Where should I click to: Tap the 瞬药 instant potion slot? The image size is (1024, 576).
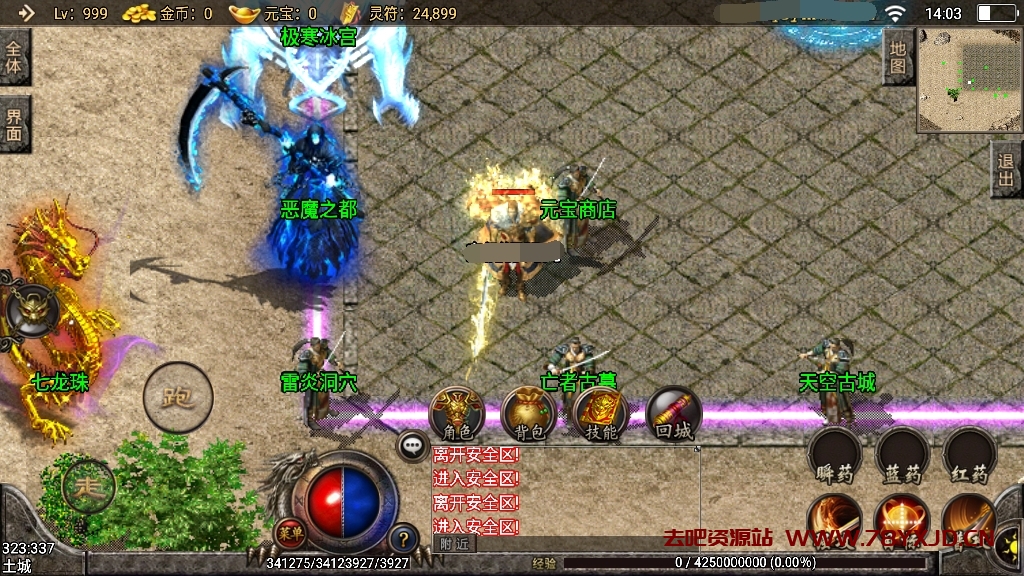tap(834, 455)
